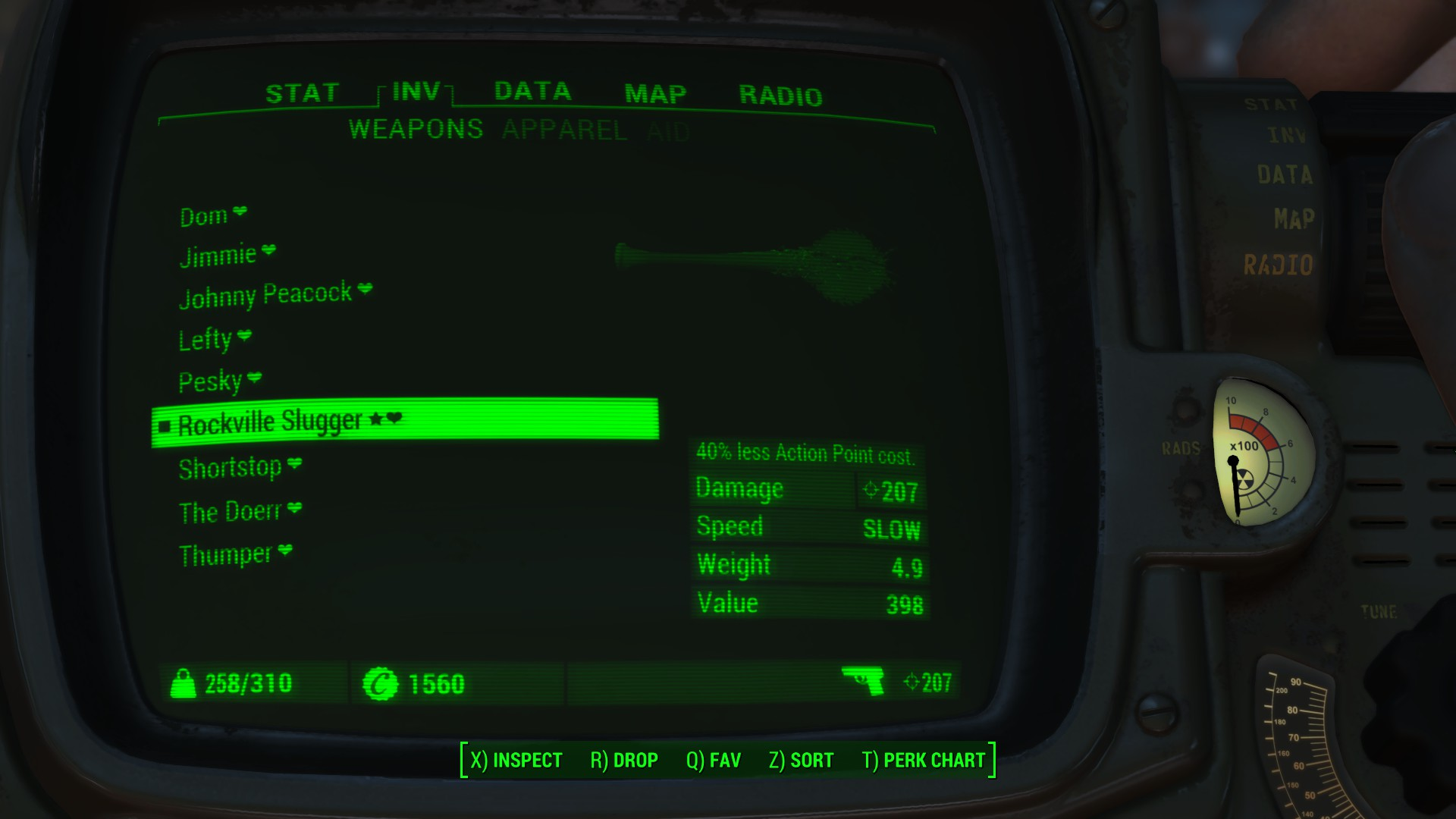The image size is (1456, 819).
Task: Toggle the equipped marker on Rockville Slugger
Action: pos(165,425)
